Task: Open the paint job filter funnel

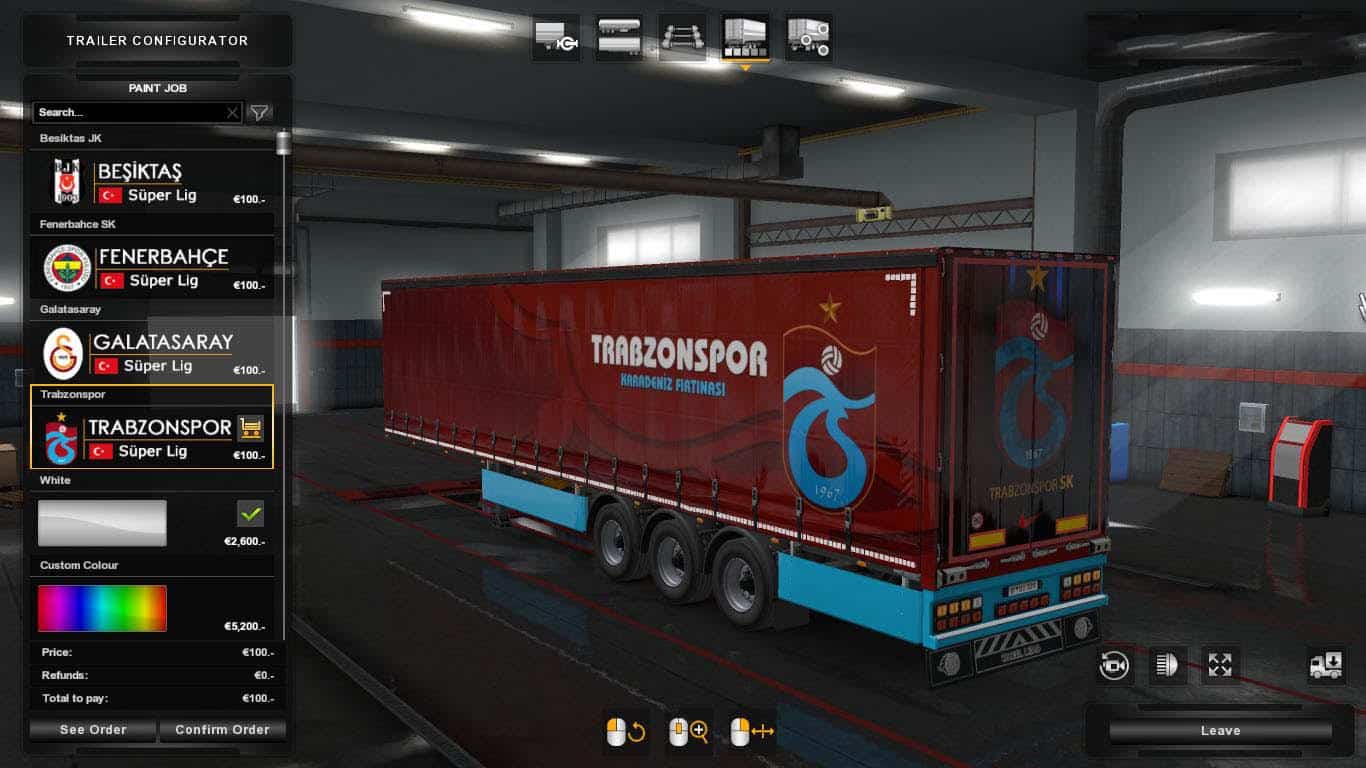Action: click(259, 113)
